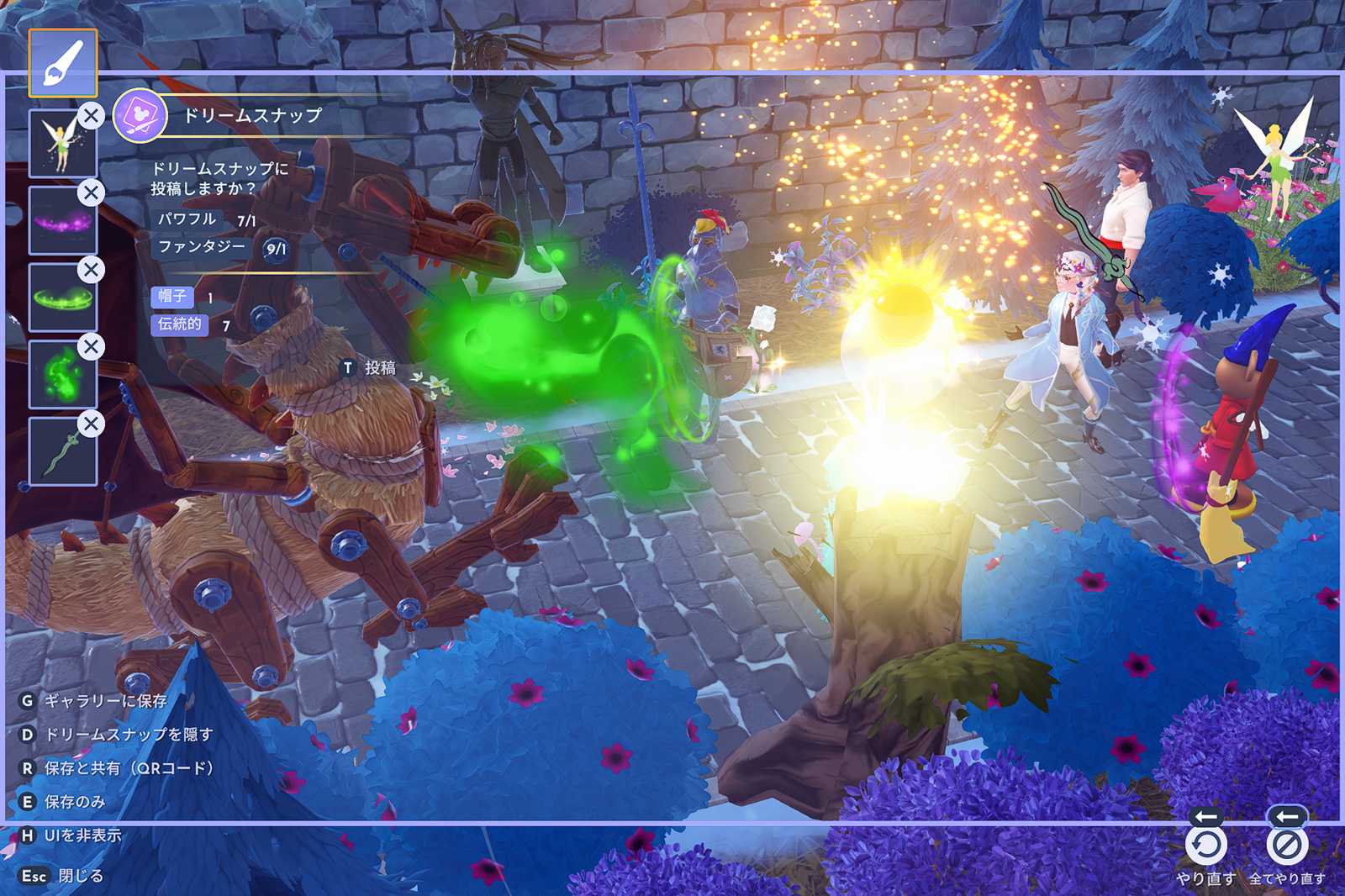Remove the green snake staff sticker
The image size is (1345, 896).
tap(91, 424)
